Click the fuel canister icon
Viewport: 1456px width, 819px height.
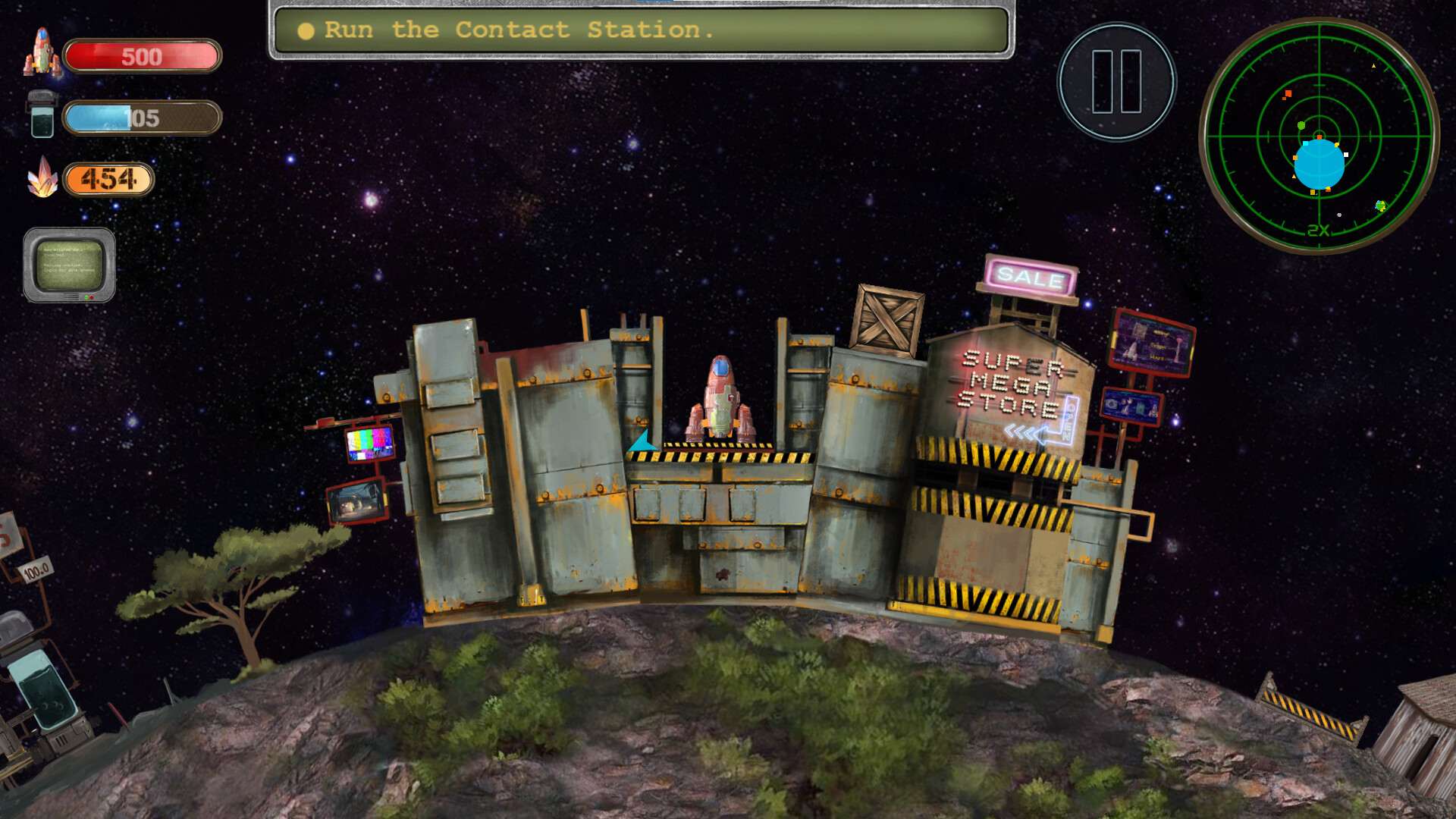click(x=41, y=114)
